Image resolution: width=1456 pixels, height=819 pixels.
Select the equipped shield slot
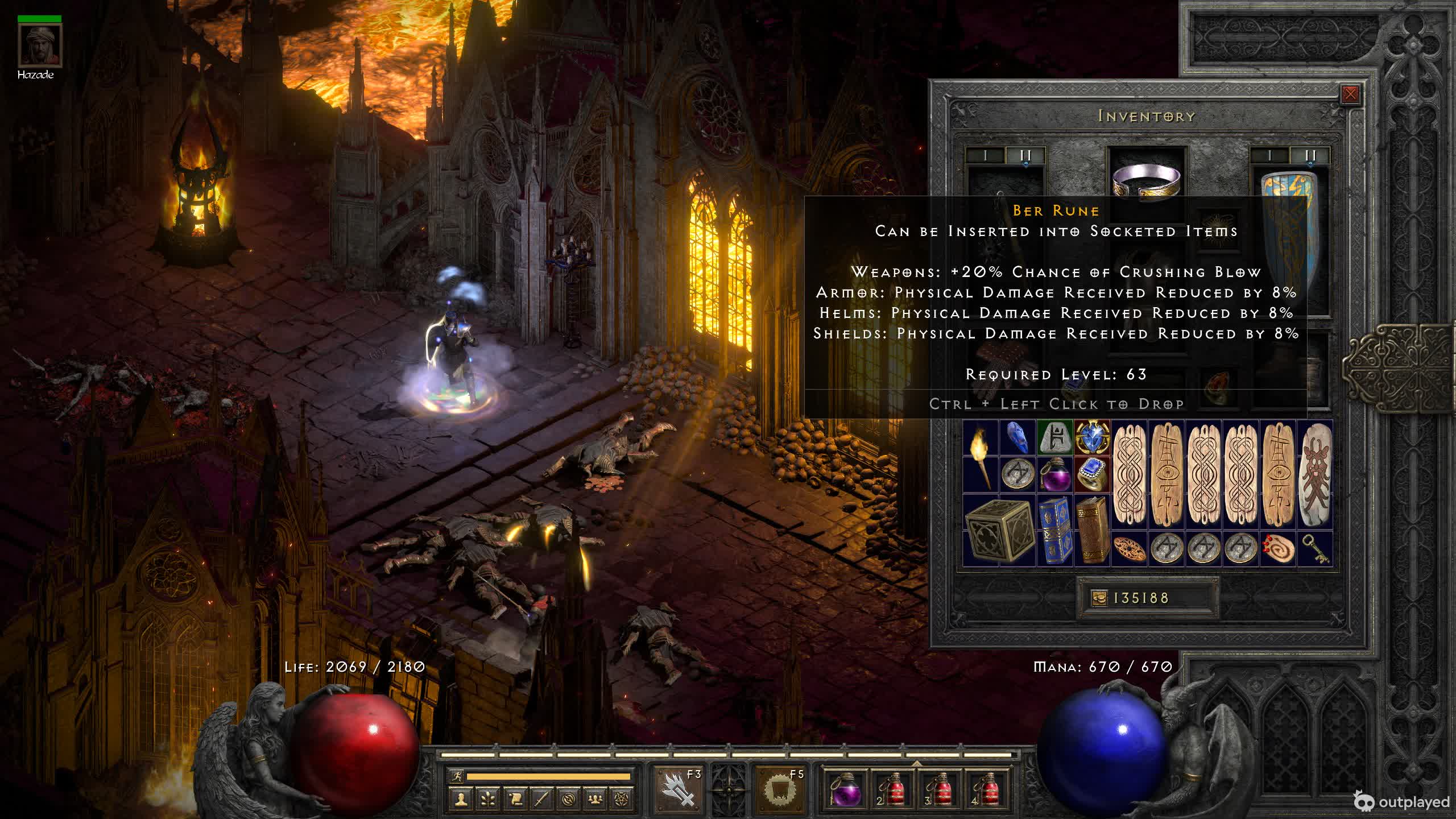(x=1290, y=227)
